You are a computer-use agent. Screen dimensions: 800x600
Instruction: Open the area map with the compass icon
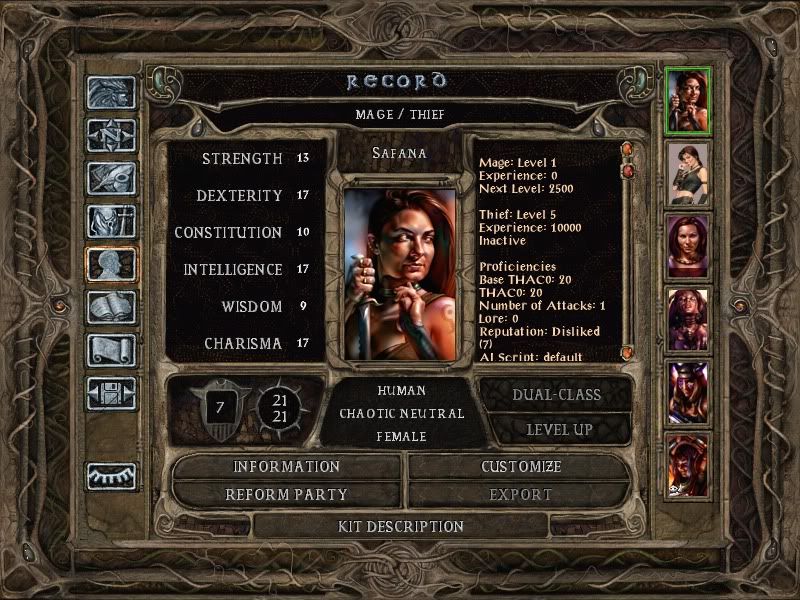(x=111, y=135)
